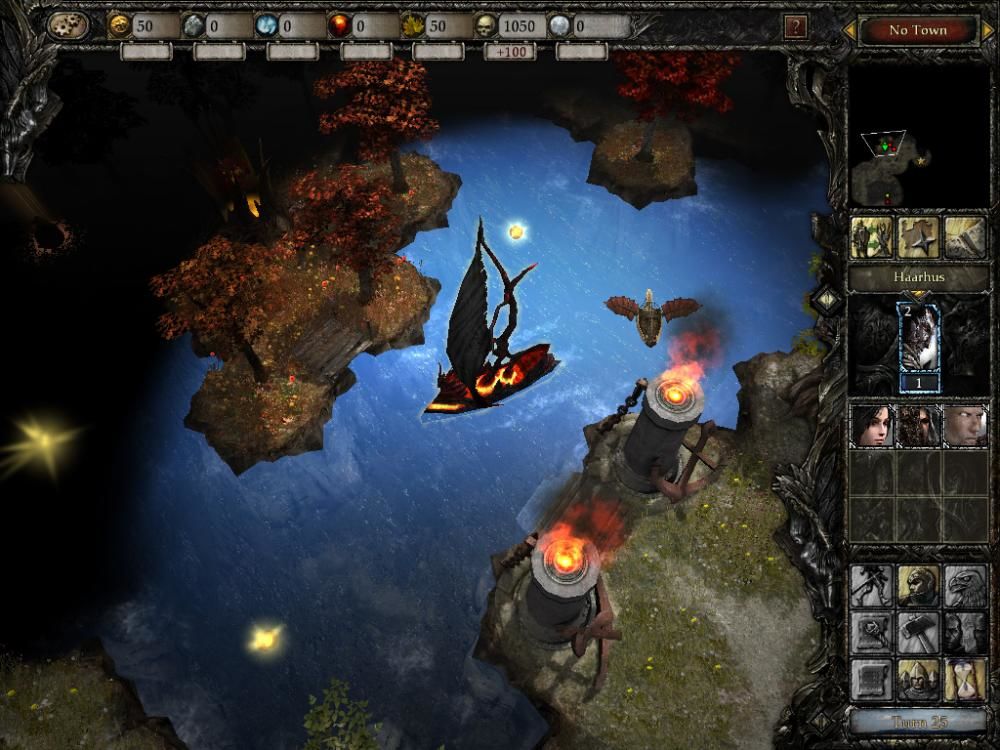
Task: Select the Haarhus unit card
Action: pos(918,343)
